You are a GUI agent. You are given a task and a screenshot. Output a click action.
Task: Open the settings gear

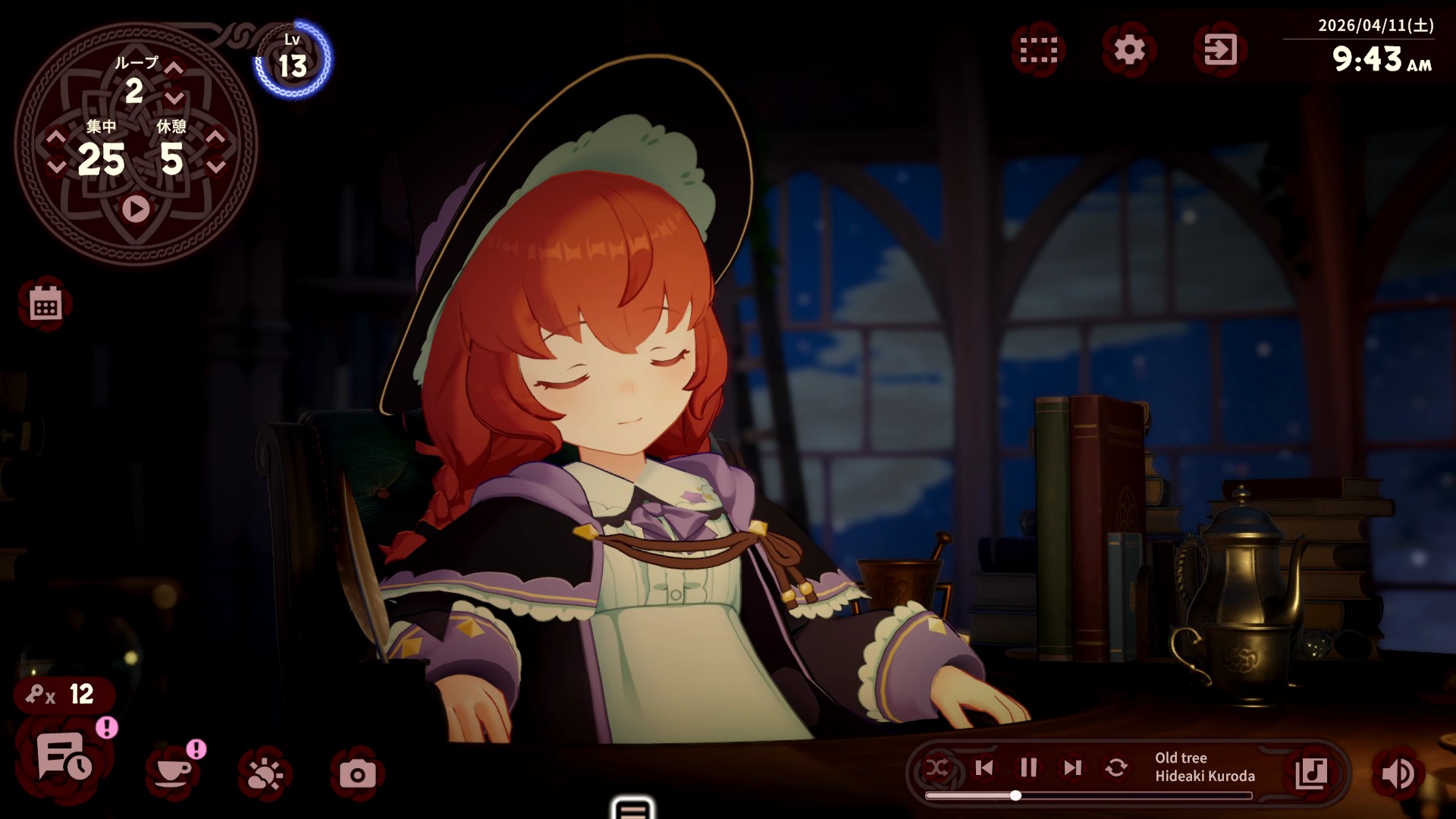pos(1129,48)
